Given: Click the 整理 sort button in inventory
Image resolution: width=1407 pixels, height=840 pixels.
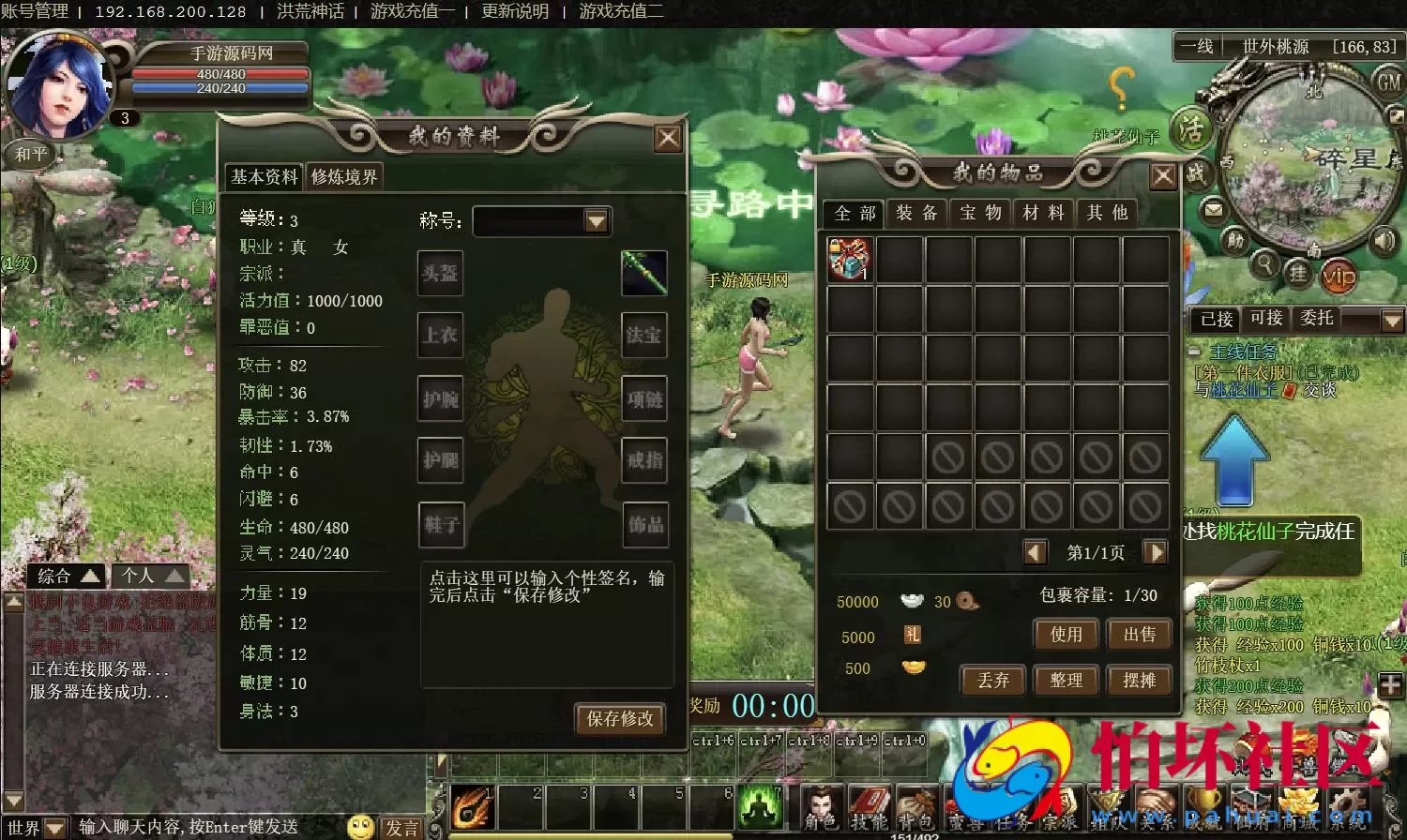Looking at the screenshot, I should coord(1066,680).
